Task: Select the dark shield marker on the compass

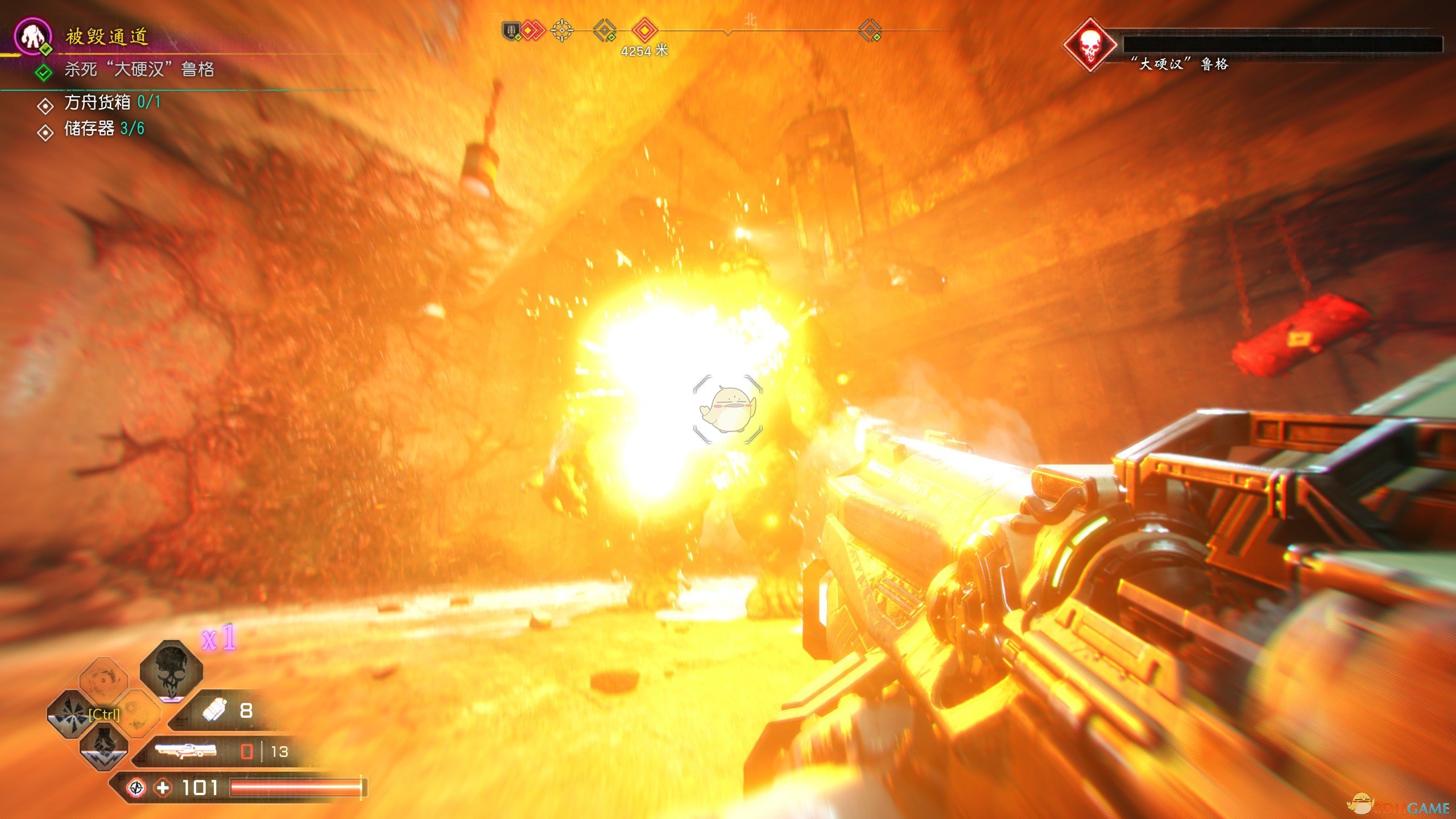Action: click(511, 30)
